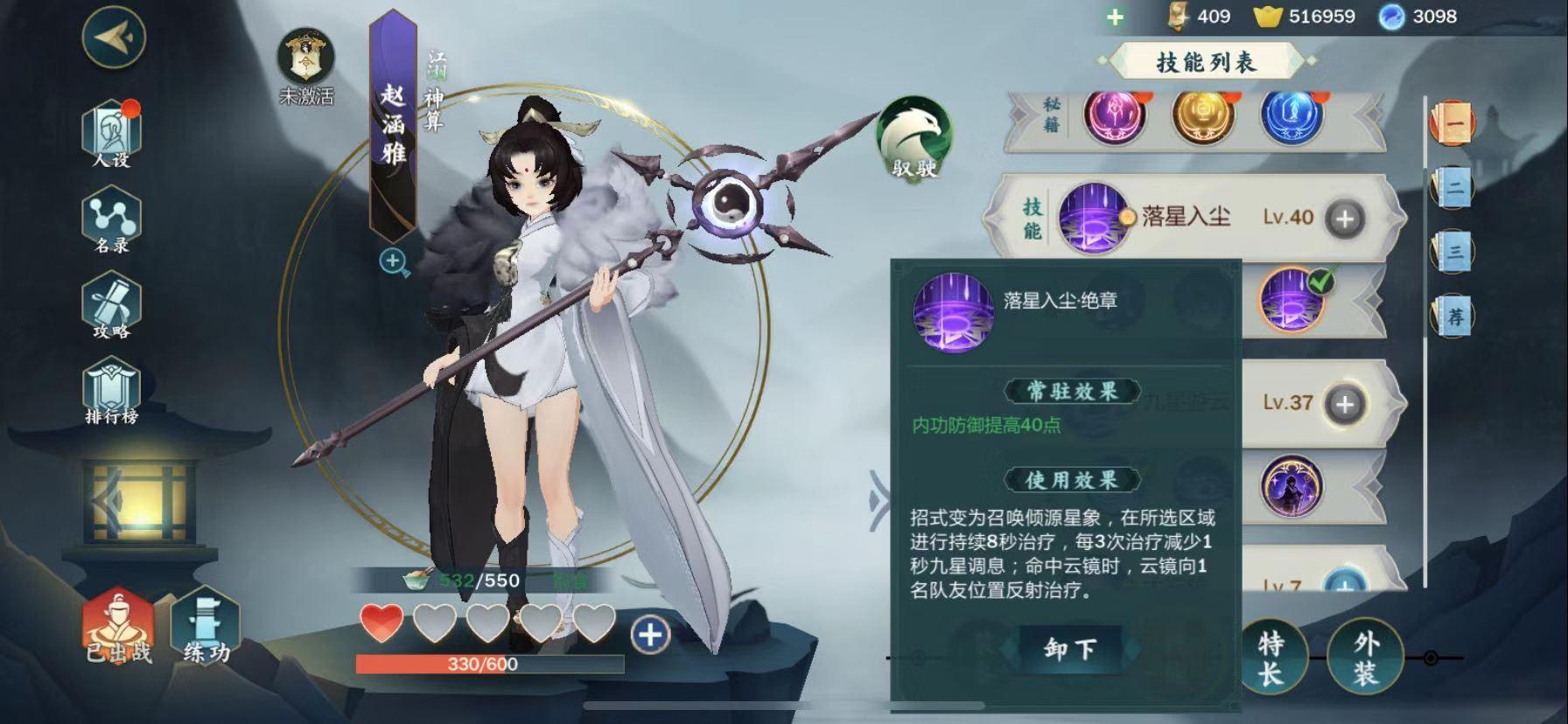
Task: Open the 外装 outfit panel
Action: (1365, 658)
